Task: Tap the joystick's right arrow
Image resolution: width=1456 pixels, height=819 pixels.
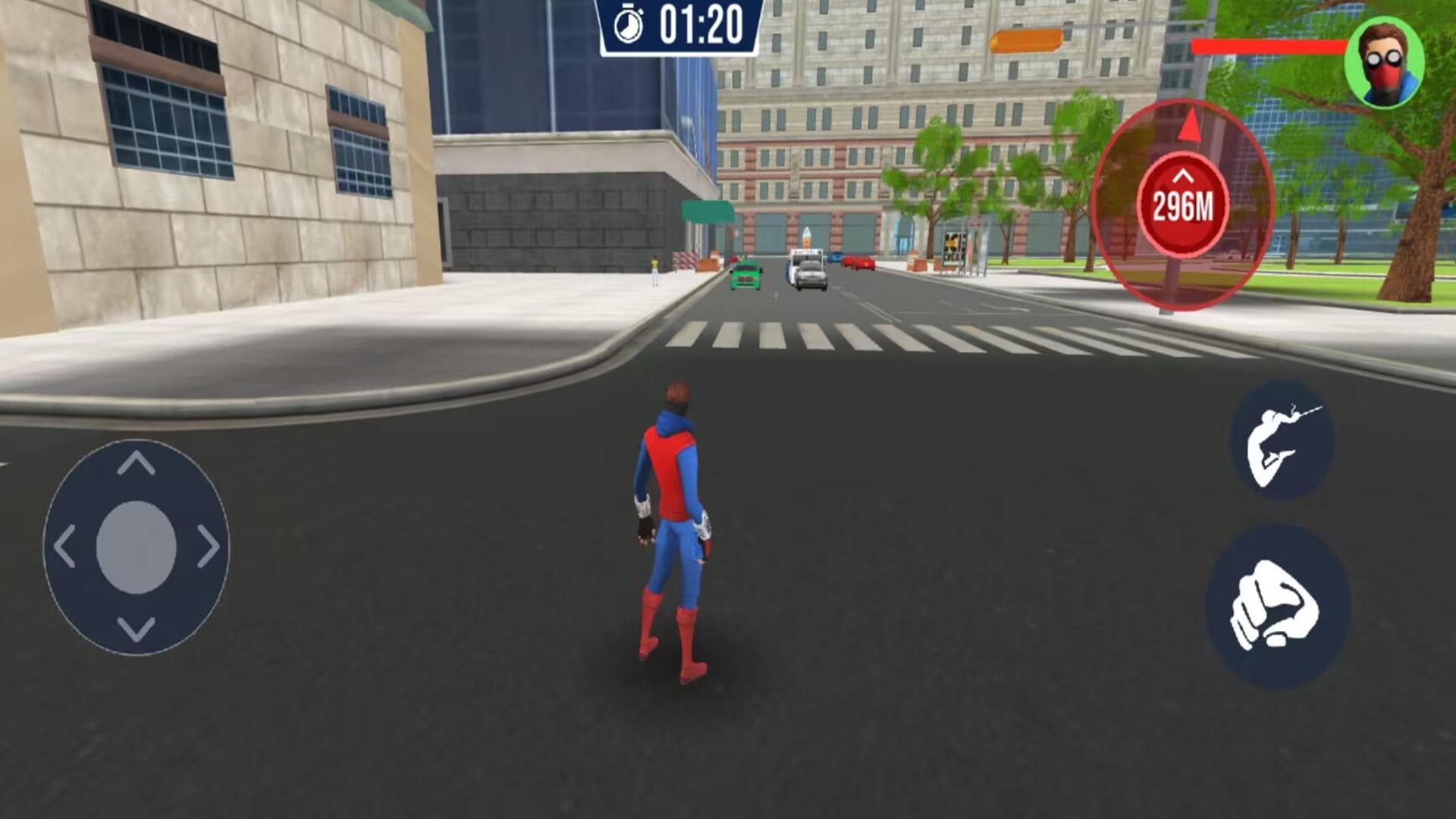Action: [x=208, y=546]
